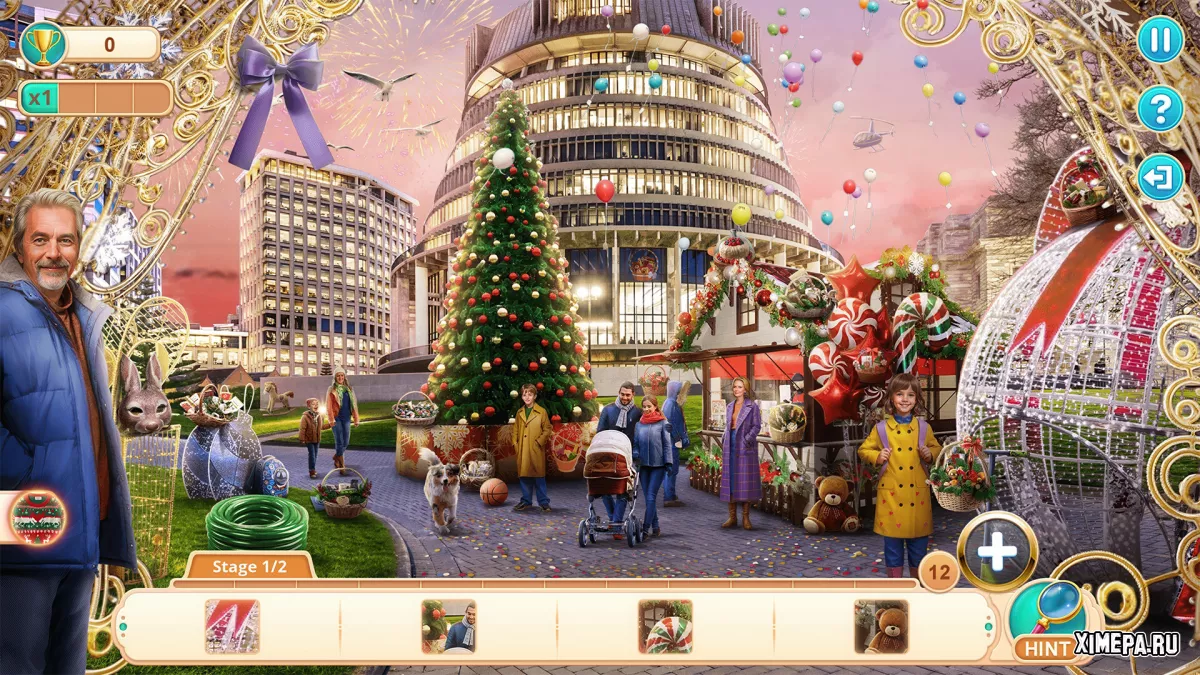Click the Christmas ornament badge beside the man
Screen dimensions: 1200x675
(x=38, y=517)
